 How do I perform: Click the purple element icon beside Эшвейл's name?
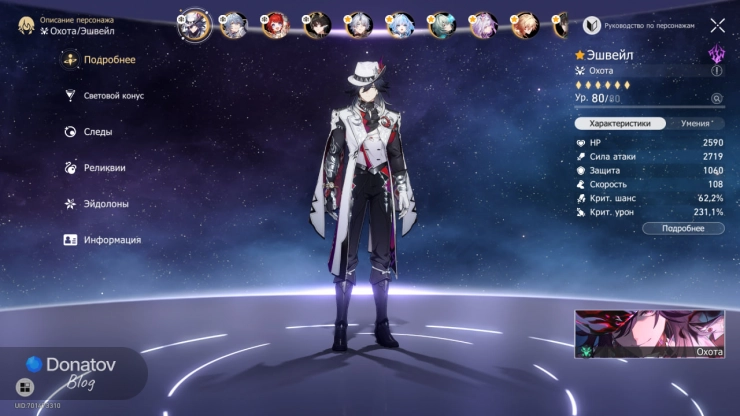click(x=716, y=53)
